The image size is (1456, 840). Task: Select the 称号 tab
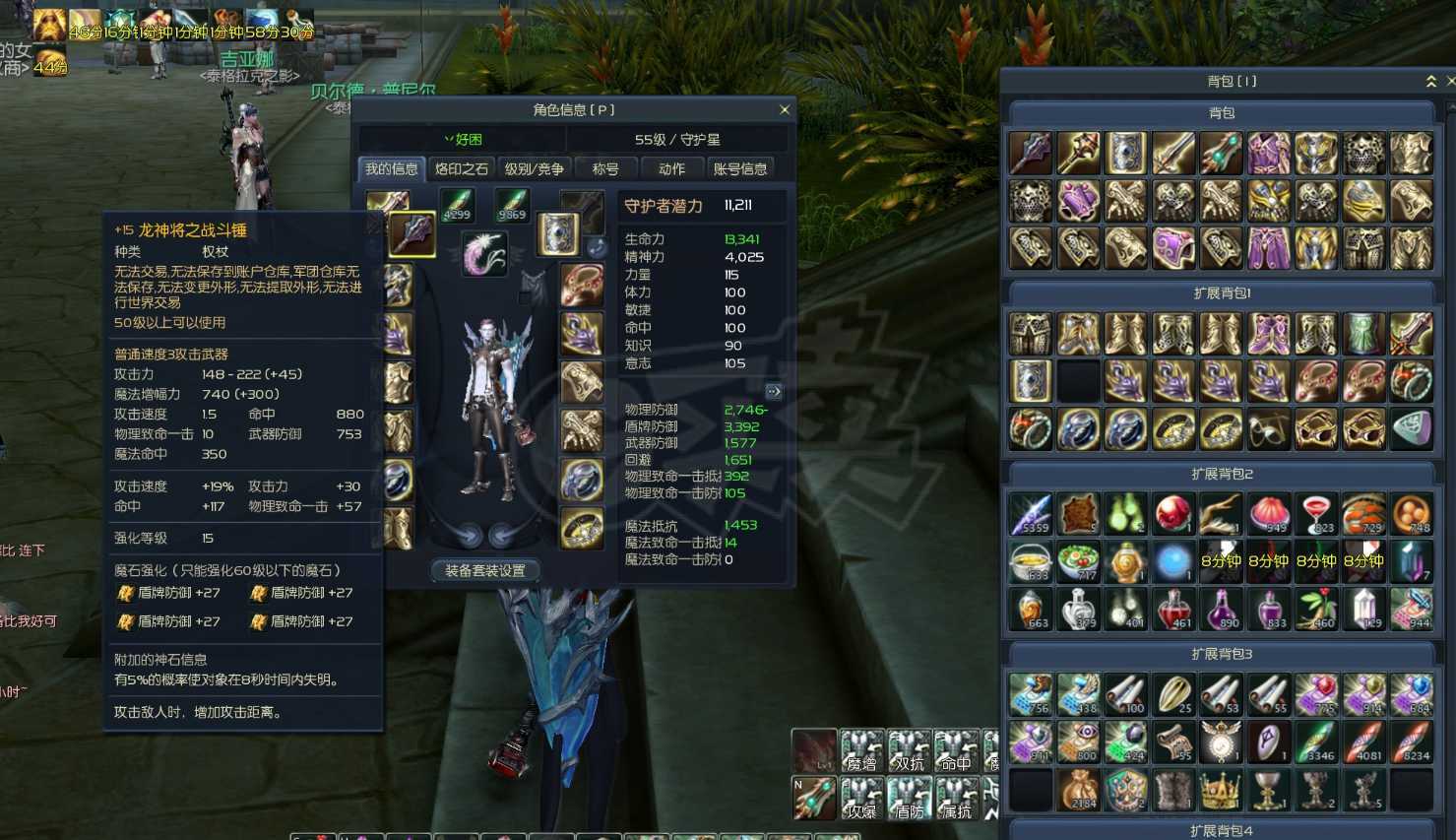point(605,169)
